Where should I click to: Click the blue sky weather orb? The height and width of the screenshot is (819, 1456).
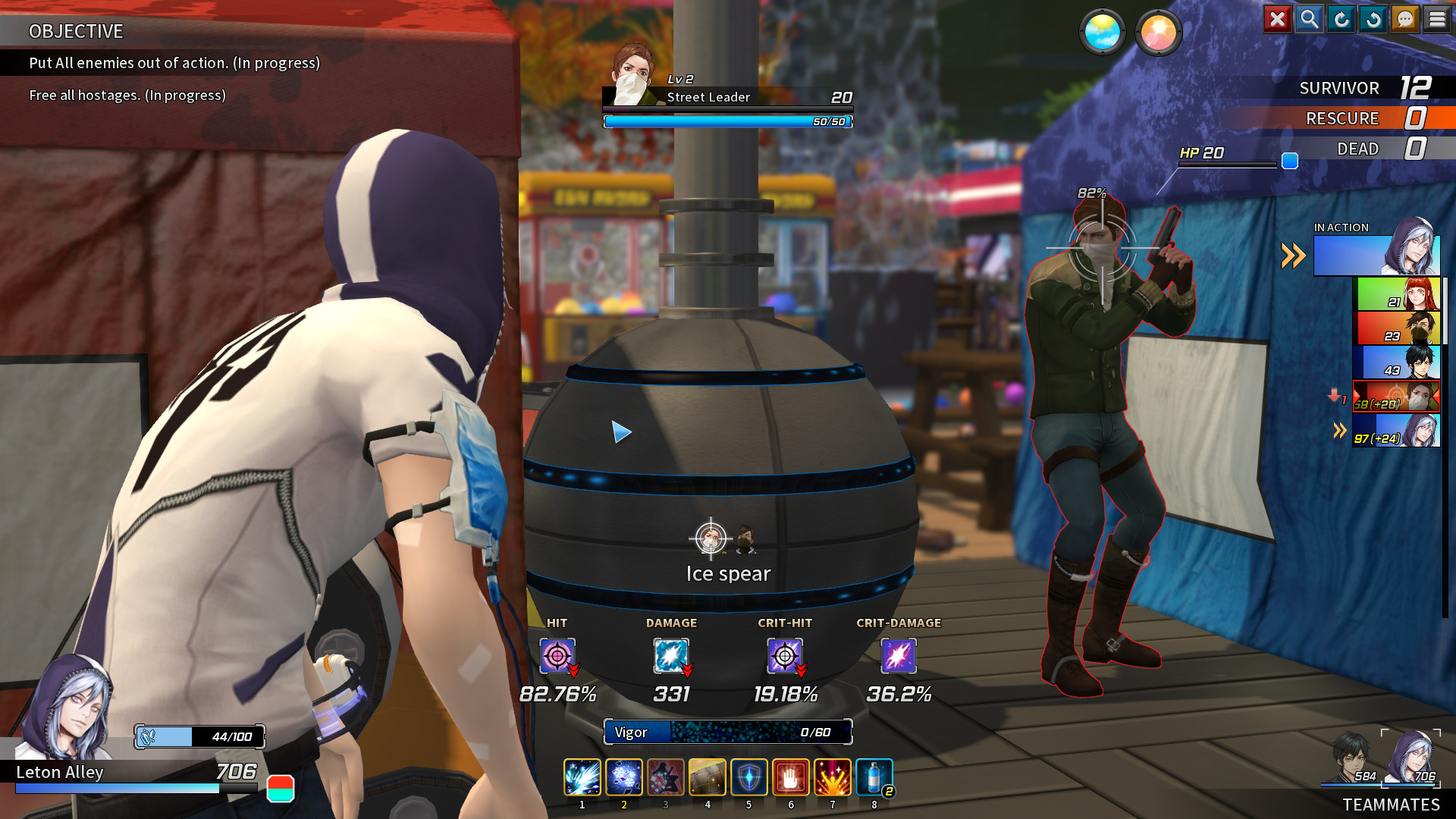pyautogui.click(x=1102, y=33)
